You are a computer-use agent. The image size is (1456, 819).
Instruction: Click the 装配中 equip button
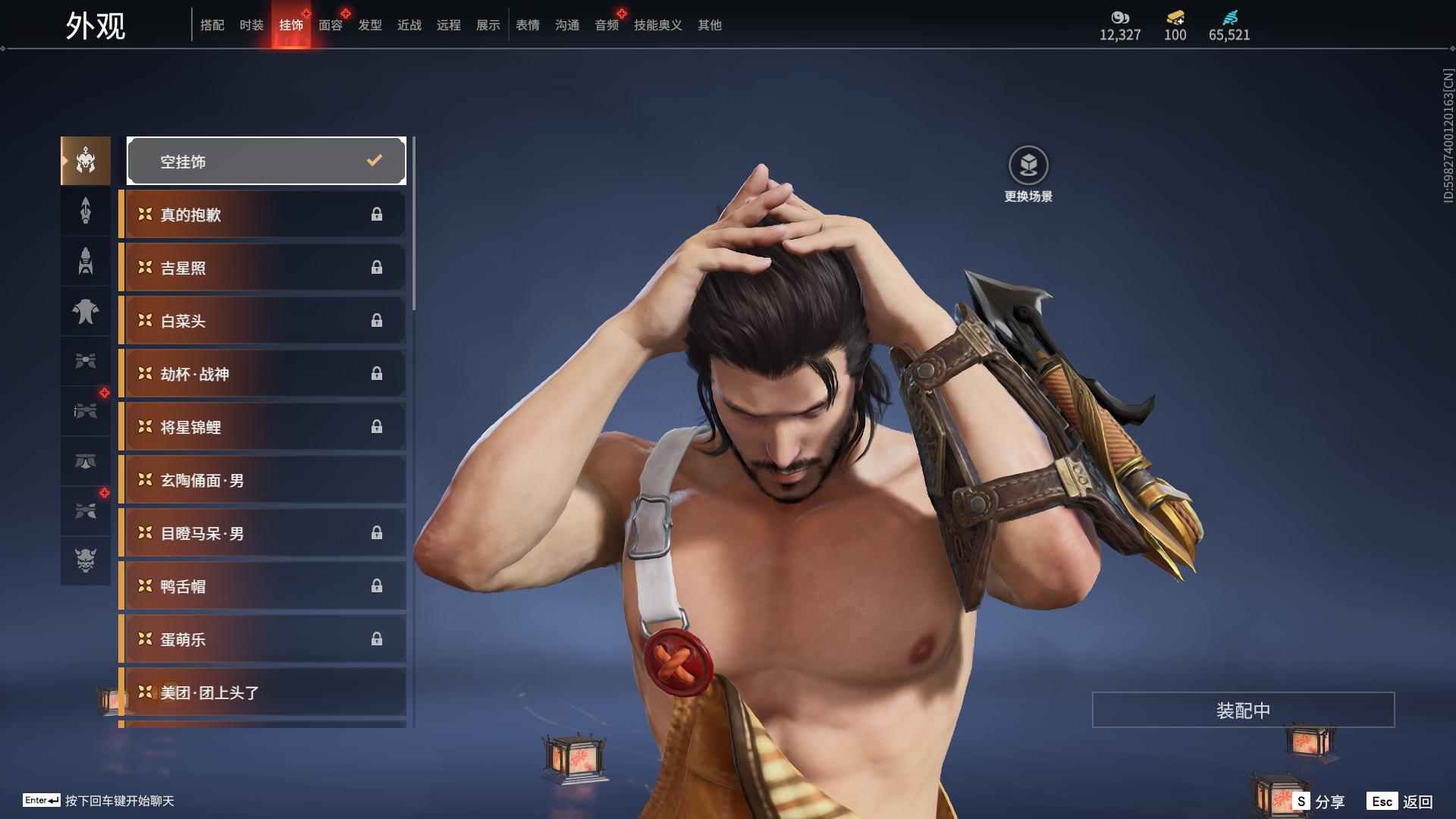click(x=1243, y=710)
